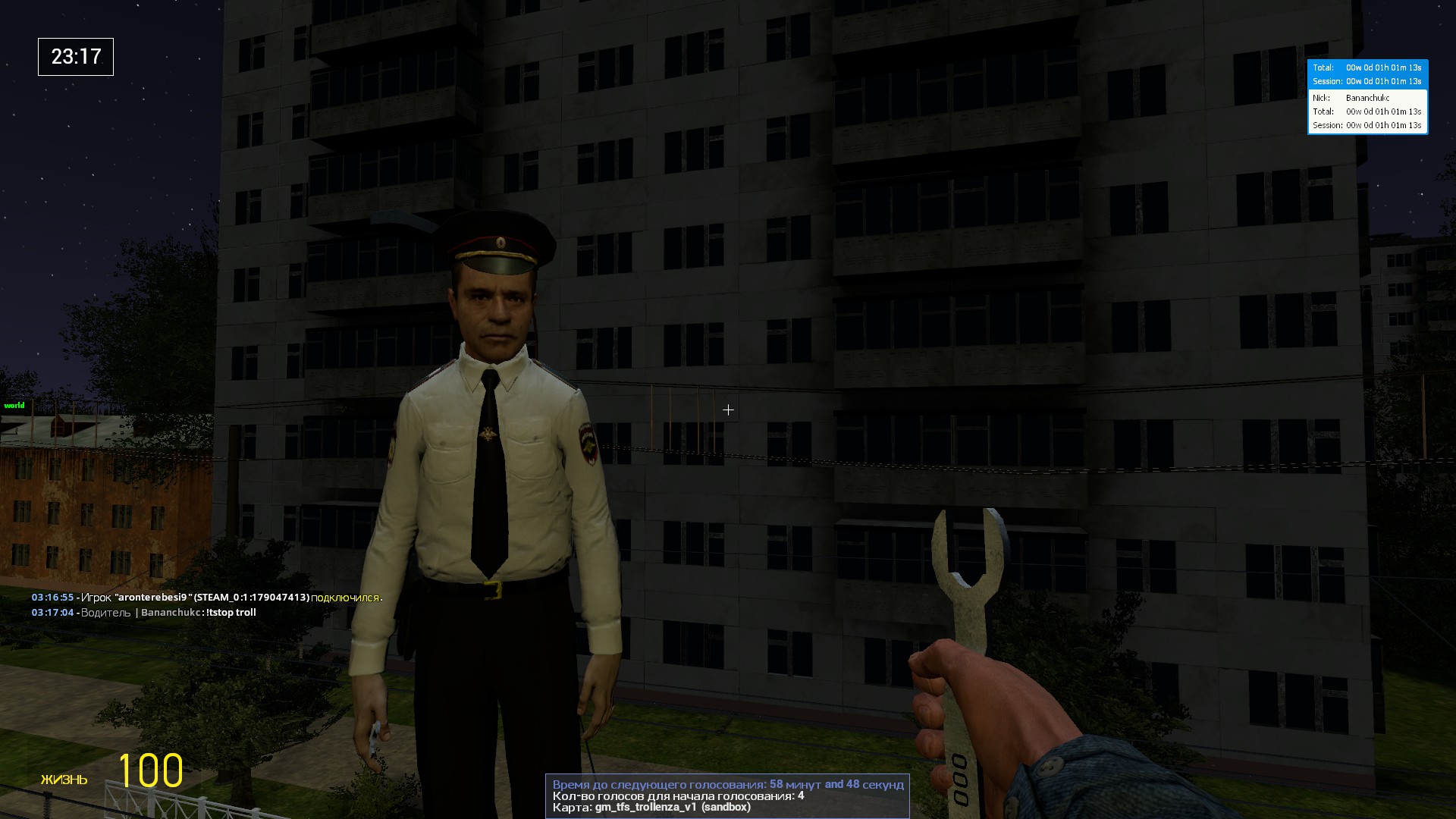
Task: Select the aronterebesi9 connection message in chat
Action: coord(206,598)
